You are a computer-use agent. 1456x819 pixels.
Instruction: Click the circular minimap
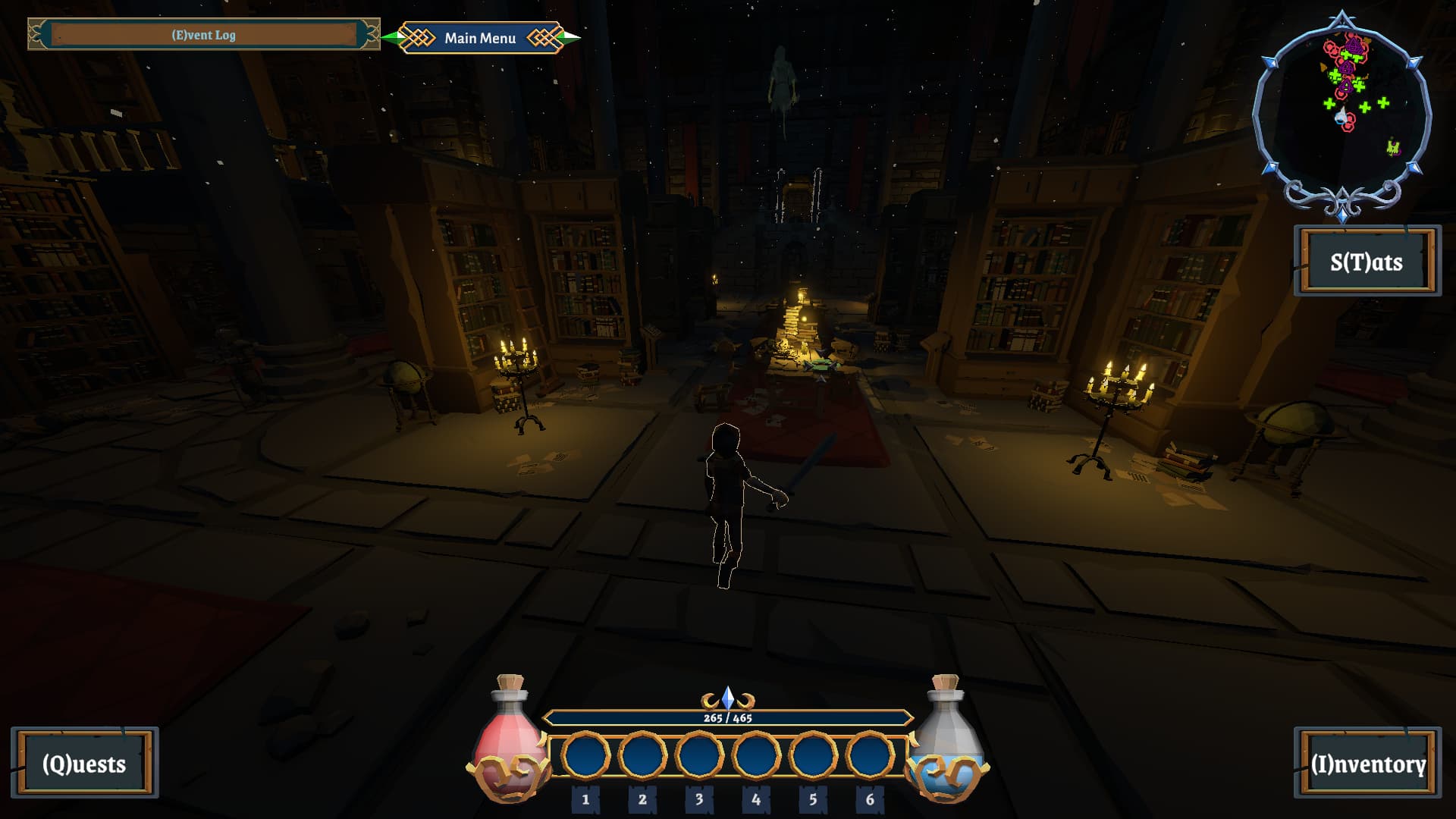click(1341, 115)
